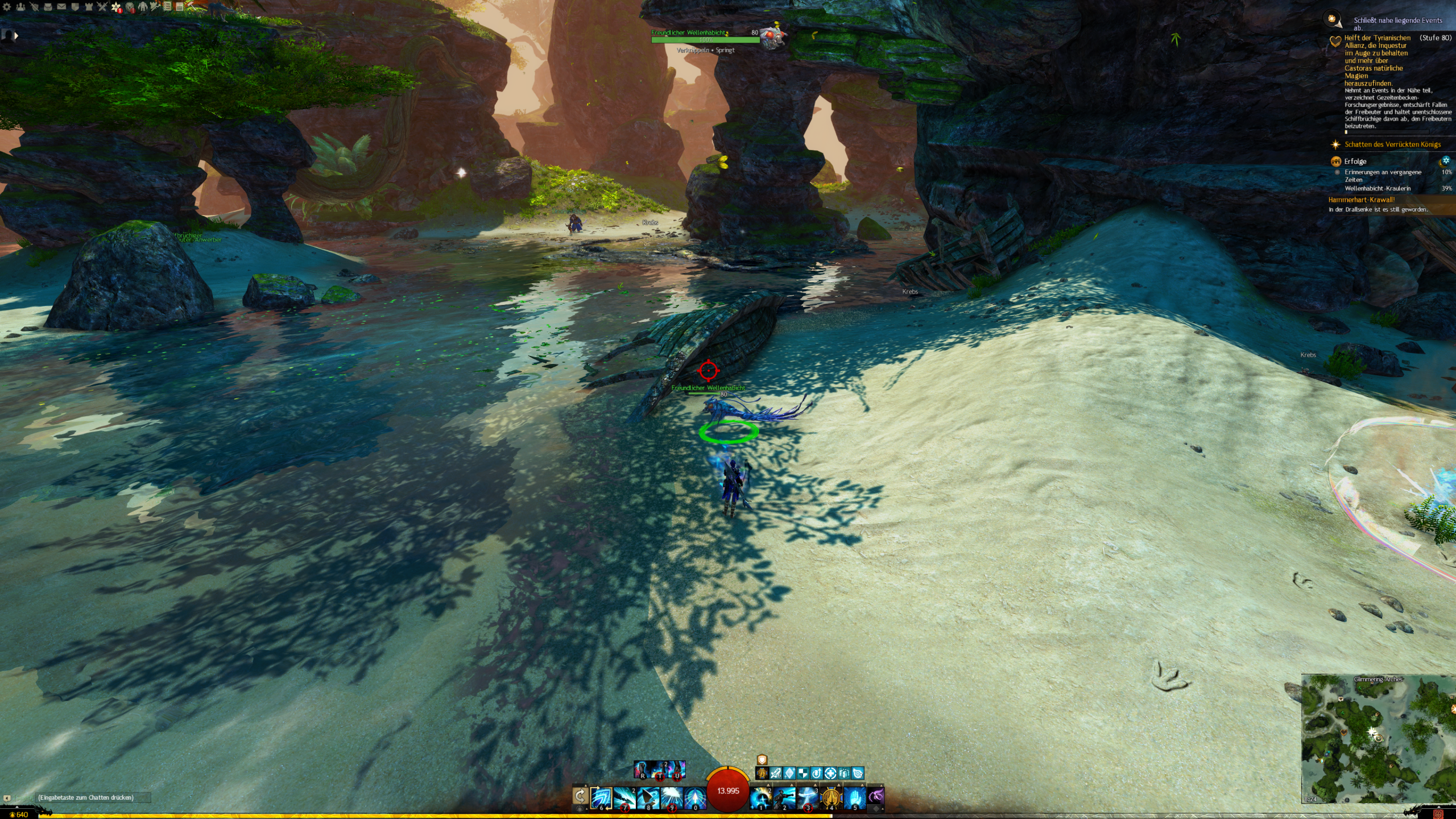Viewport: 1456px width, 819px height.
Task: Use the arrowhead skill in slot 8
Action: coord(648,797)
